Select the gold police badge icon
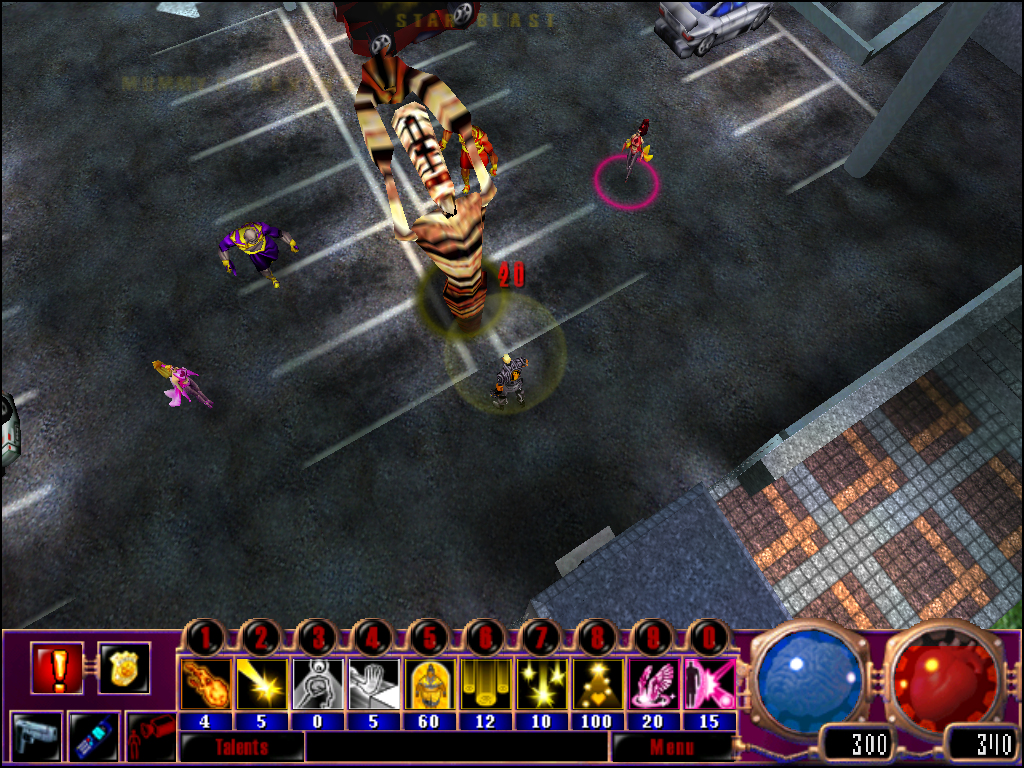 click(x=124, y=668)
